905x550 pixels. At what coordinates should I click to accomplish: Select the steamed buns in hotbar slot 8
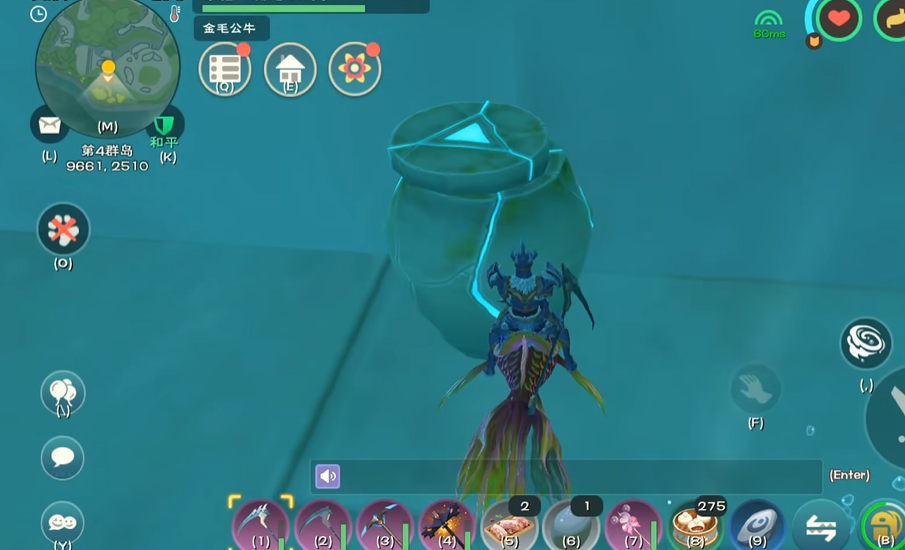695,524
